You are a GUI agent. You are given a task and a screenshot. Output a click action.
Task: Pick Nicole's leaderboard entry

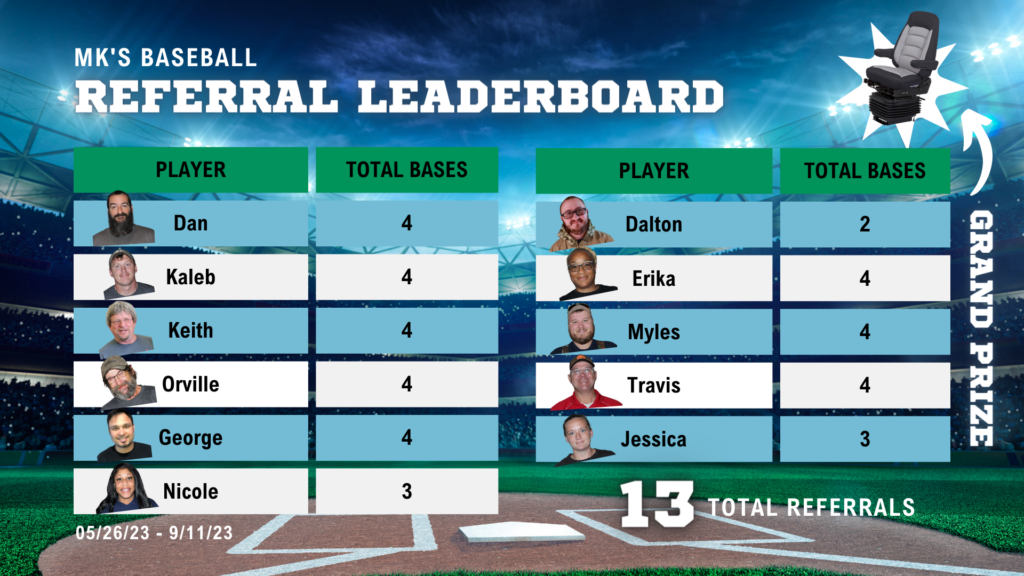point(190,491)
